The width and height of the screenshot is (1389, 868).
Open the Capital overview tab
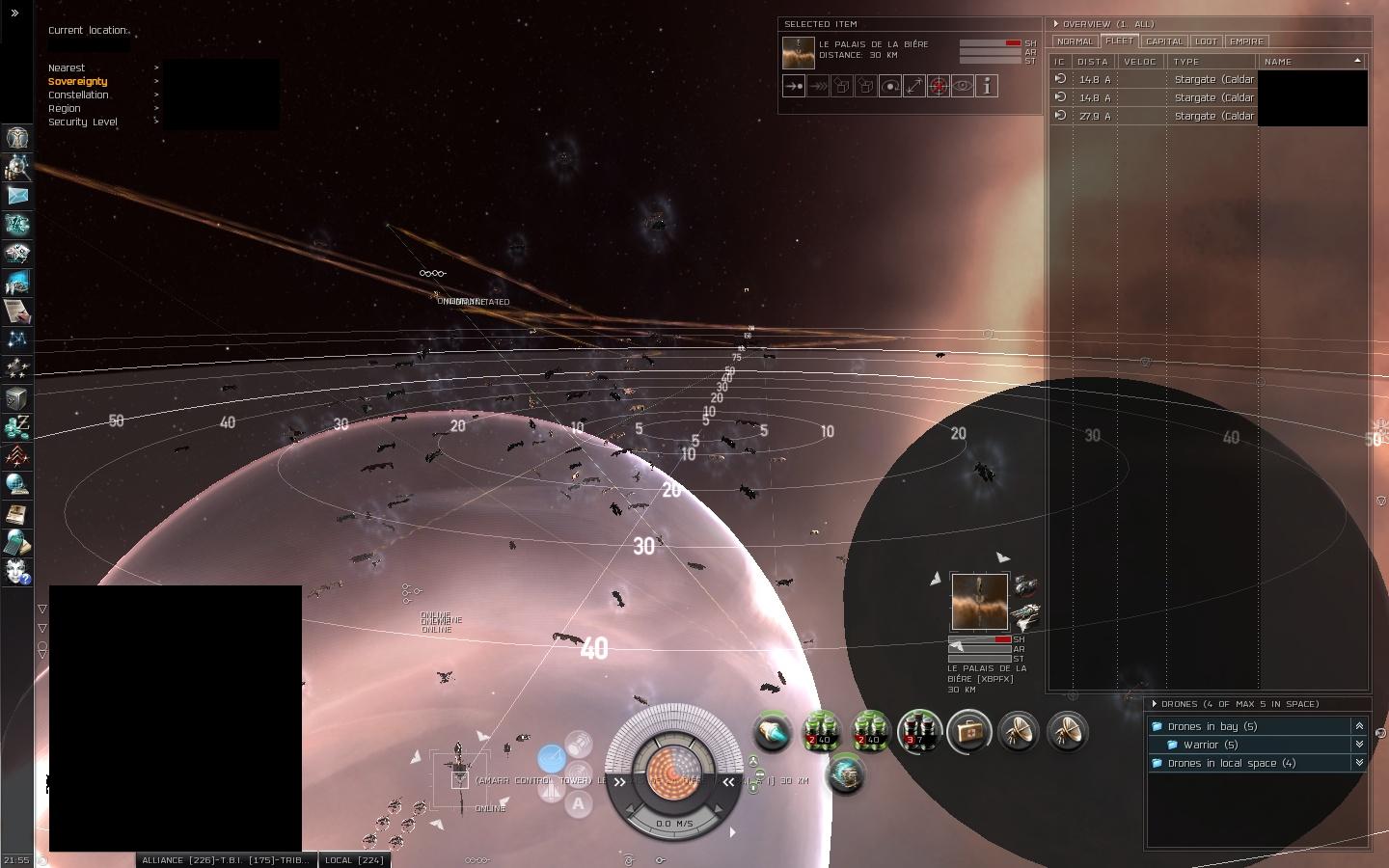tap(1163, 41)
